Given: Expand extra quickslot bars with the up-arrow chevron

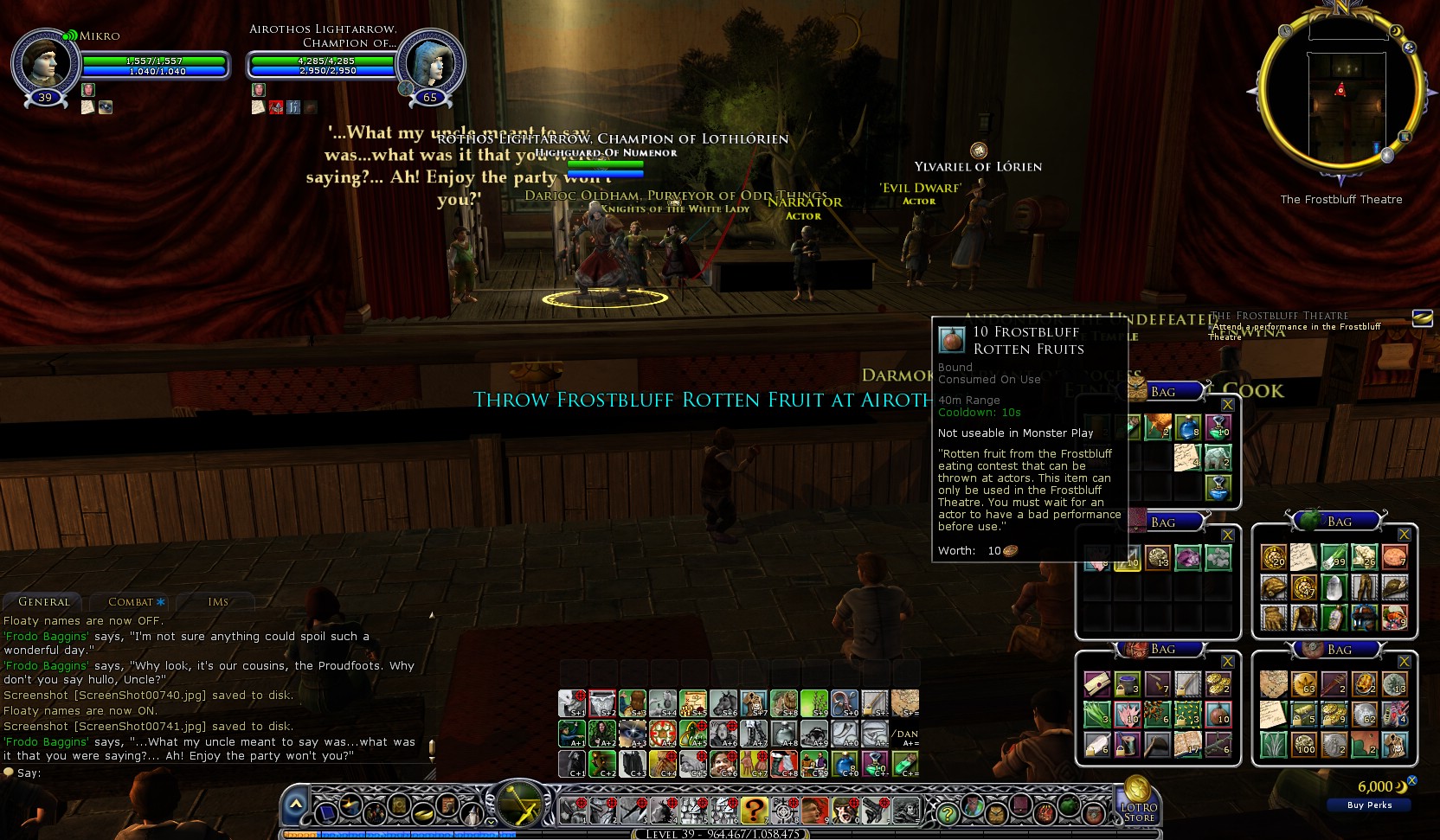Looking at the screenshot, I should click(x=297, y=803).
